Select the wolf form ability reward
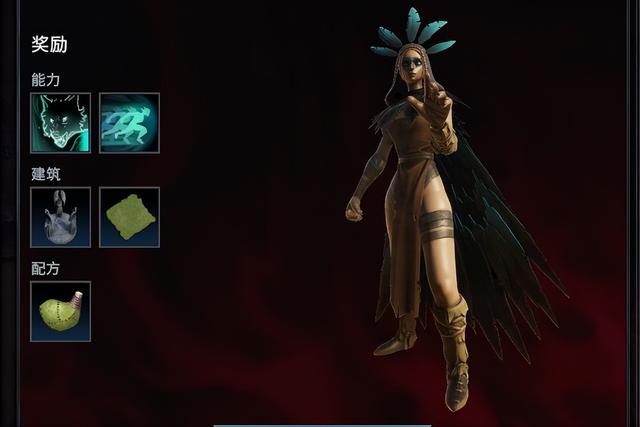Viewport: 640px width, 427px height. click(x=60, y=123)
